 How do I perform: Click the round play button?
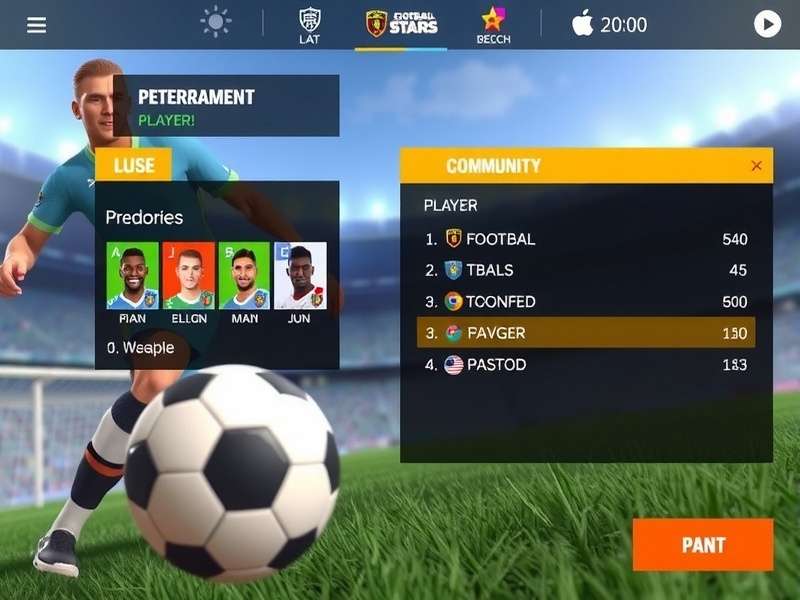point(767,24)
